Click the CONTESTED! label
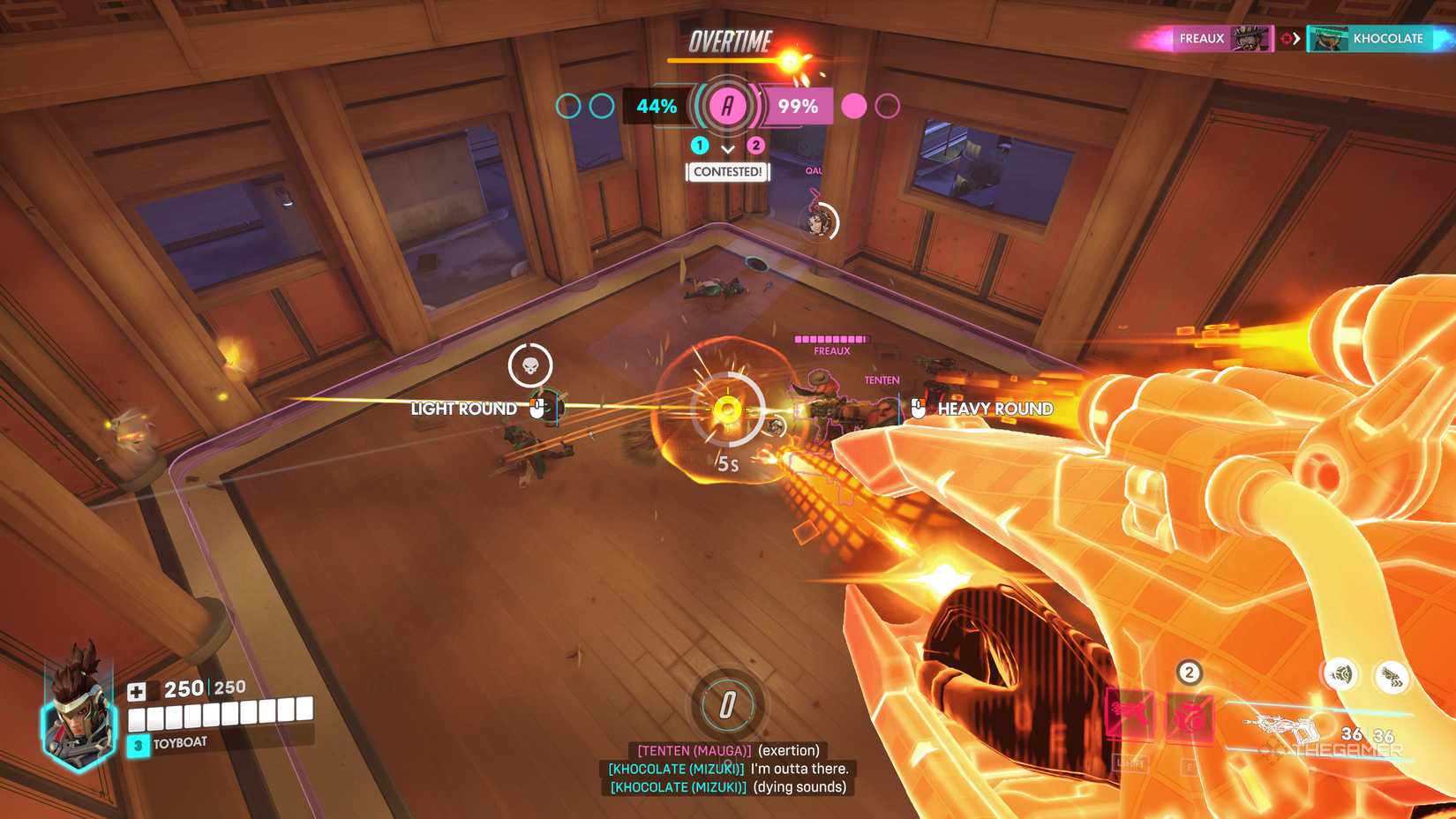 click(727, 173)
